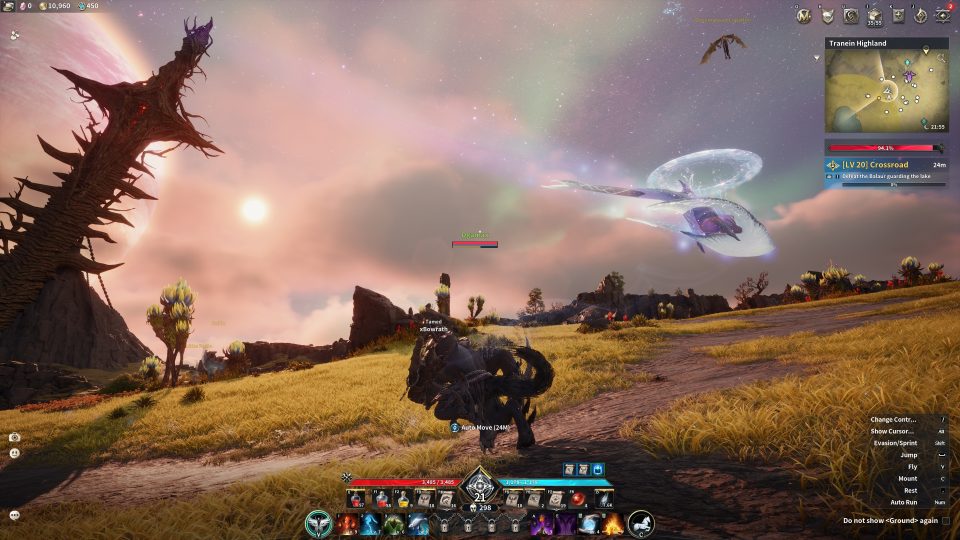Open the inventory bag showing 35/55
960x540 pixels.
click(x=874, y=15)
